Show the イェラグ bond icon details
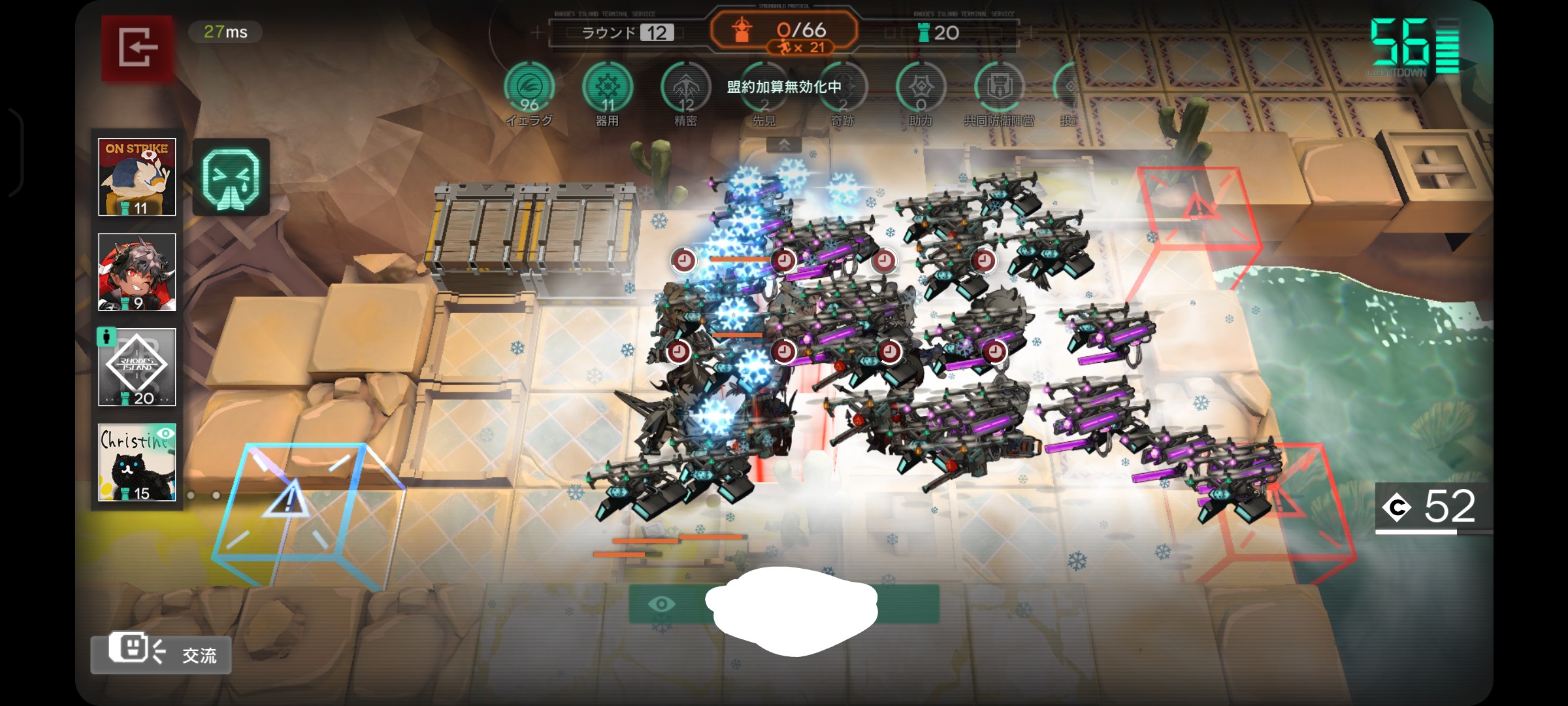 [529, 88]
